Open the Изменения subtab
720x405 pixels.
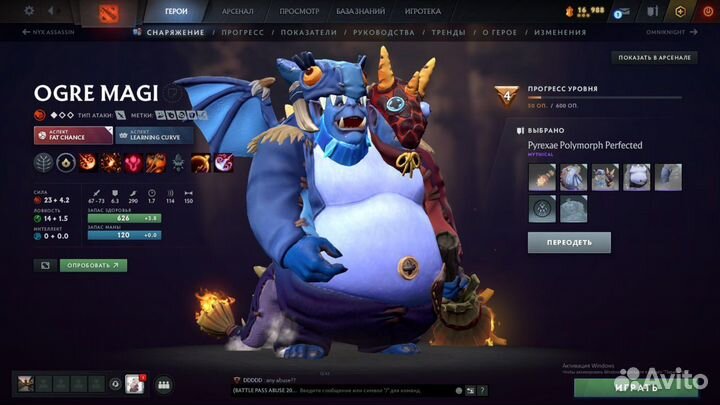pos(560,32)
